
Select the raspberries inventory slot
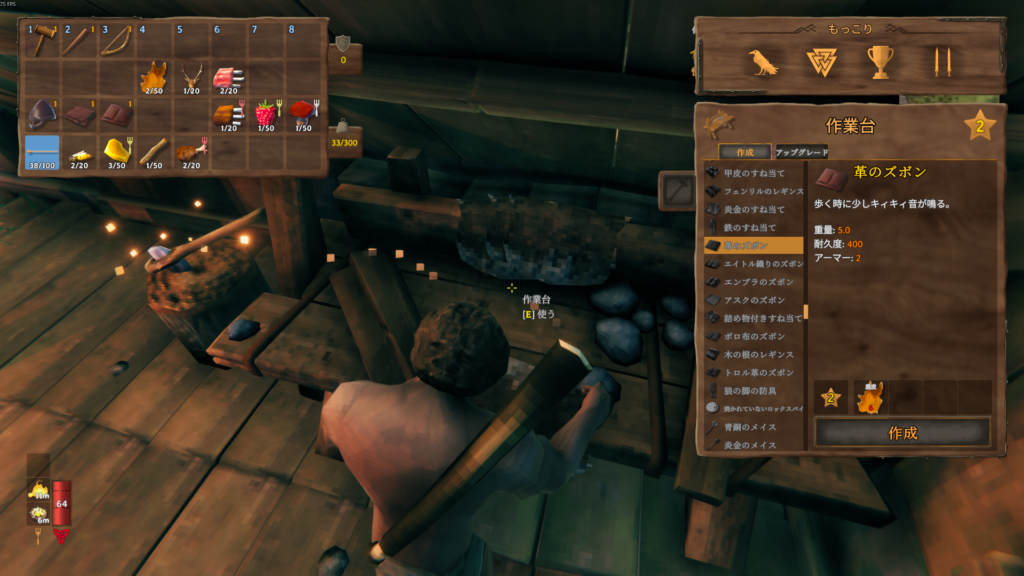coord(265,115)
